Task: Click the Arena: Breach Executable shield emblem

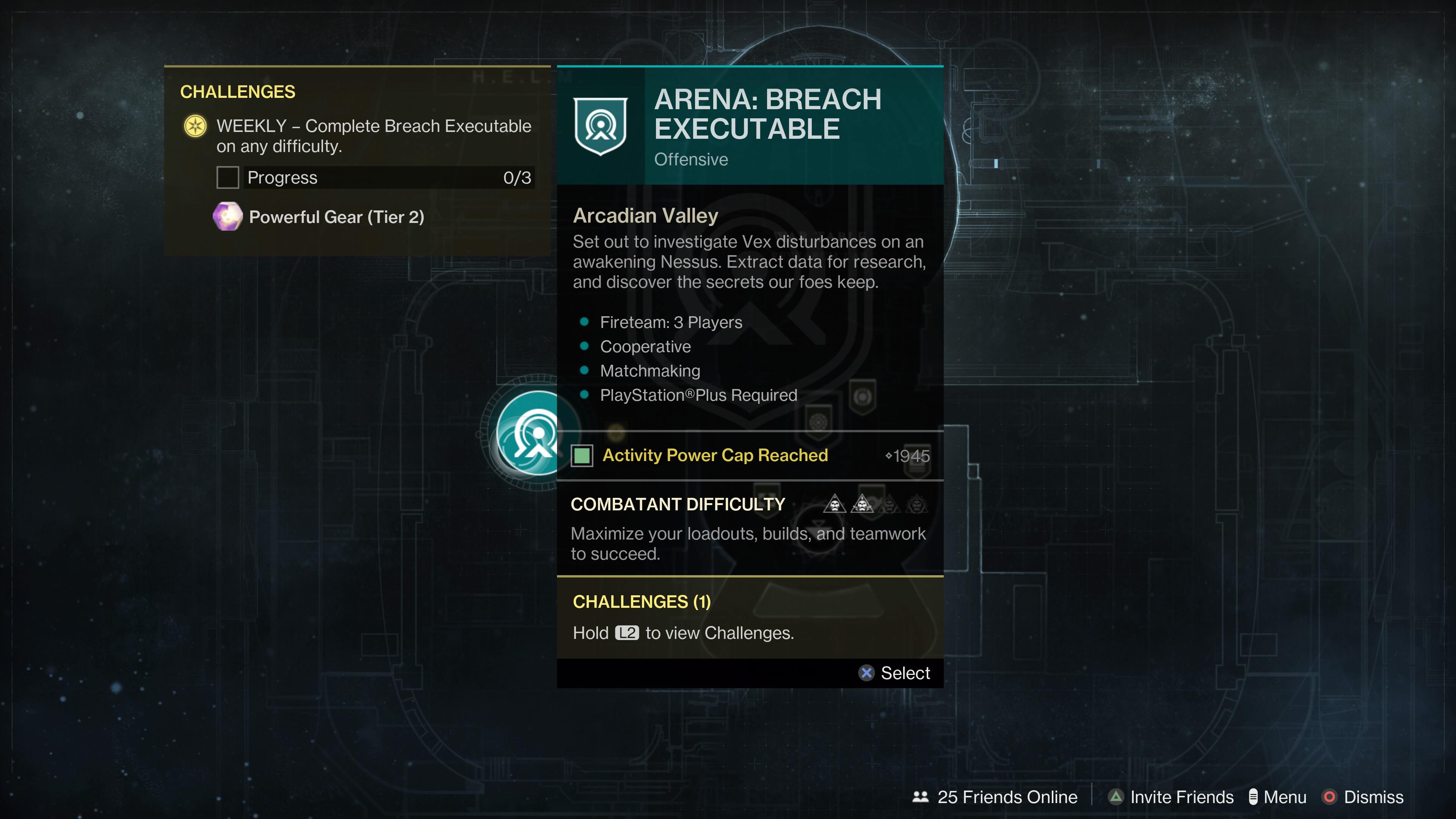Action: tap(600, 126)
